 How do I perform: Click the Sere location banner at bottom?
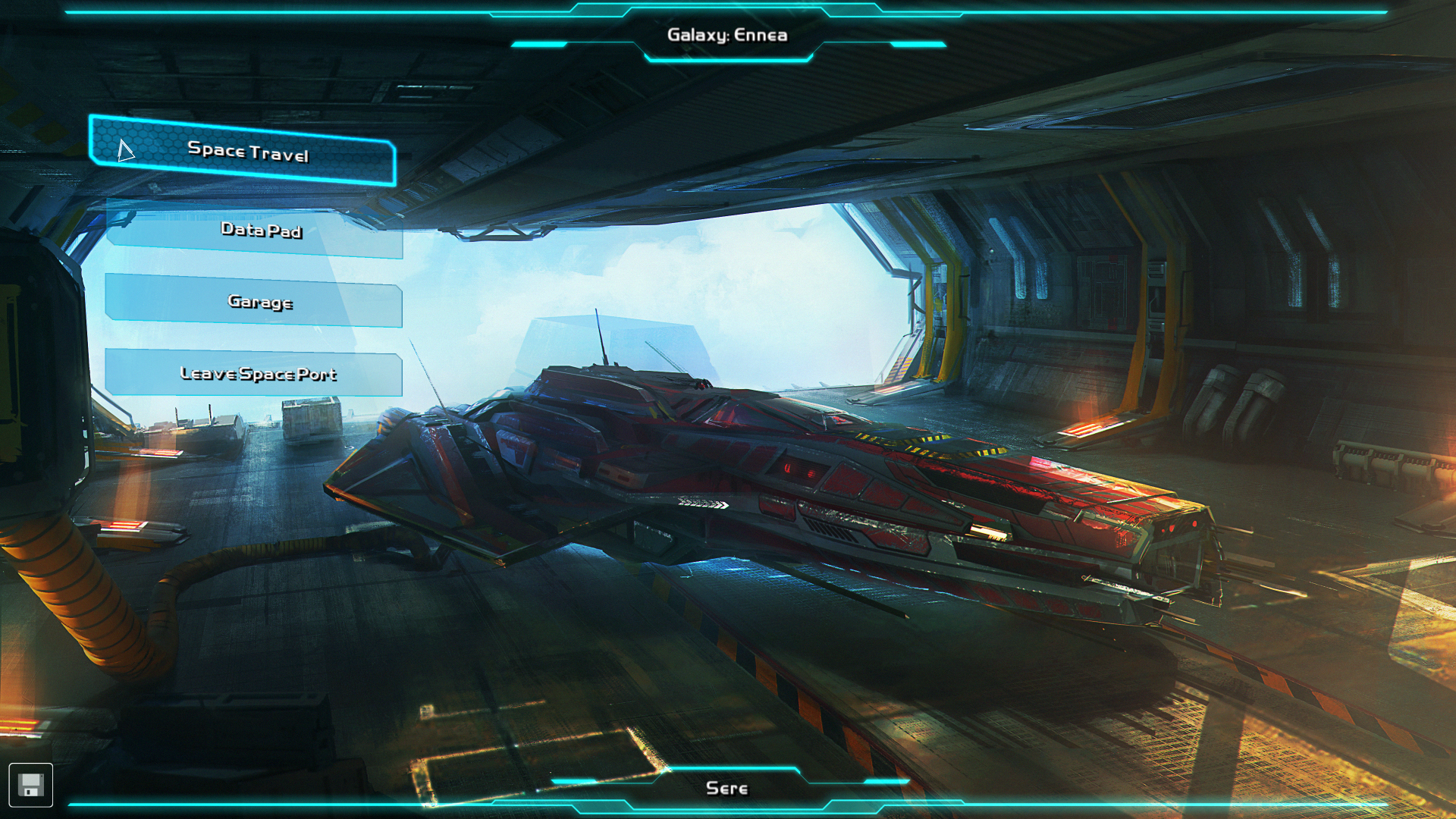coord(727,788)
